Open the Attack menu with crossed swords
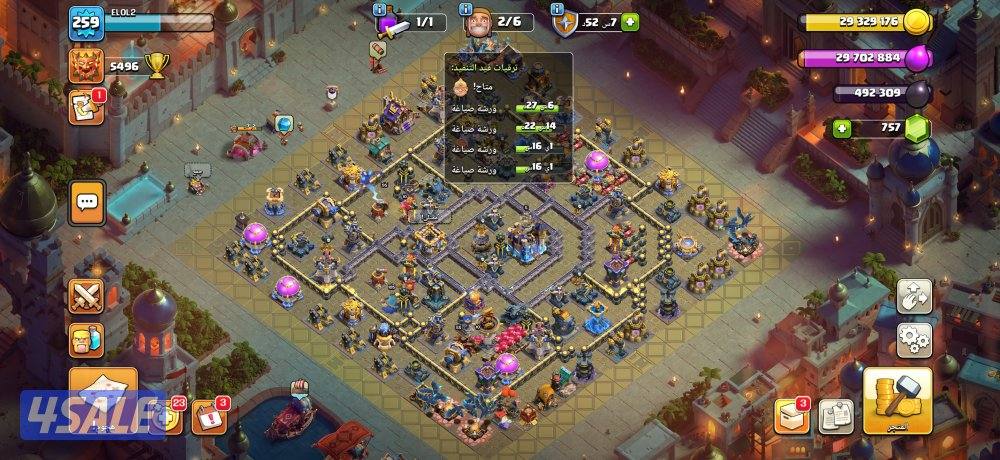Screen dimensions: 1000x460 click(86, 297)
